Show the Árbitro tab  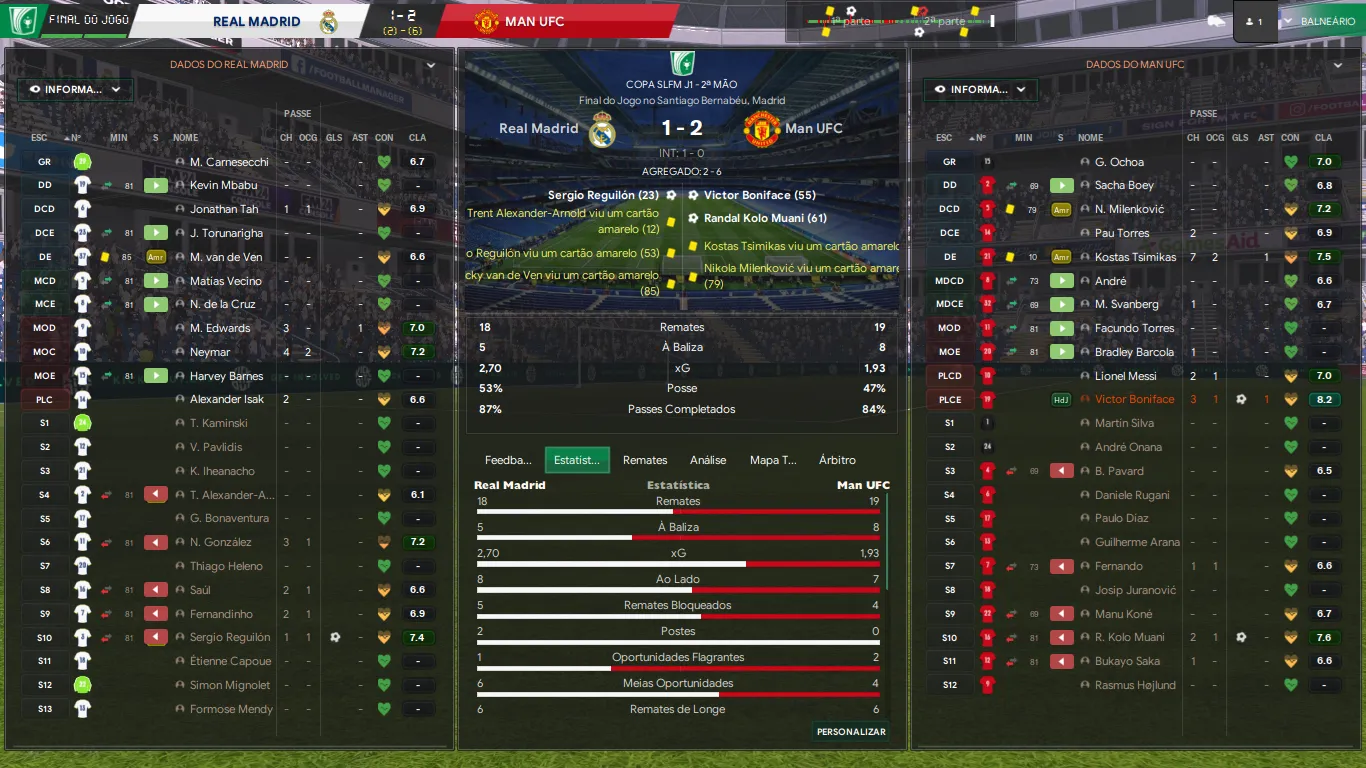pos(837,460)
